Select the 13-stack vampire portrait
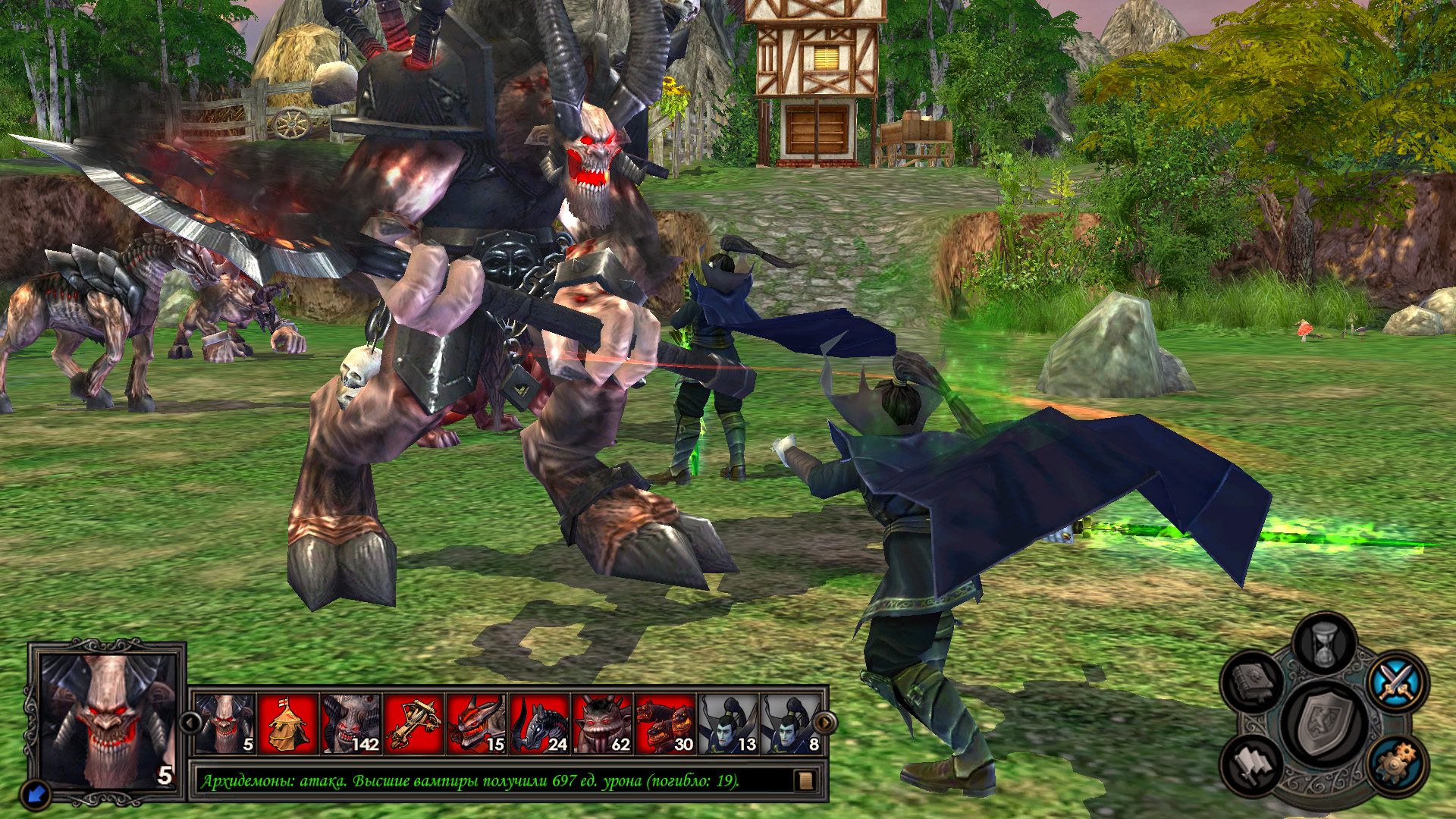 coord(728,724)
